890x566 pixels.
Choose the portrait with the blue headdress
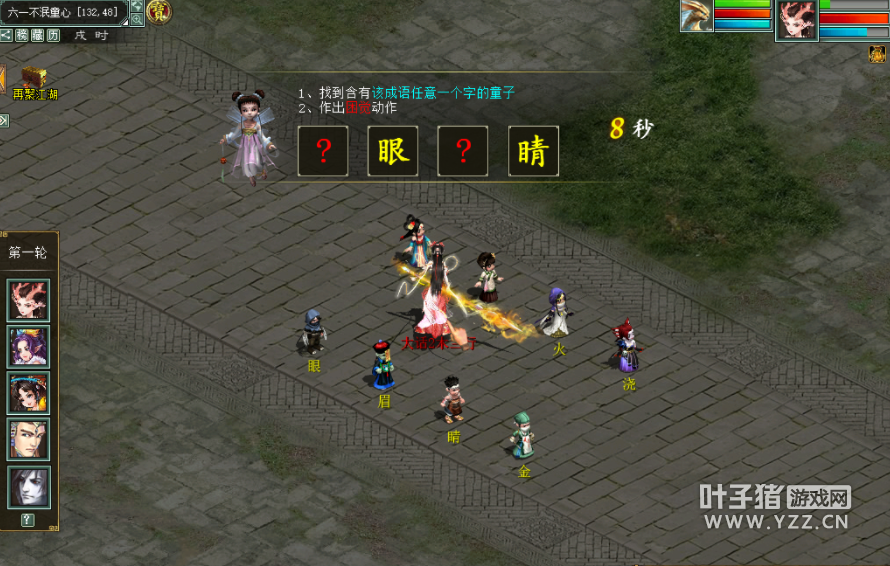click(x=29, y=393)
